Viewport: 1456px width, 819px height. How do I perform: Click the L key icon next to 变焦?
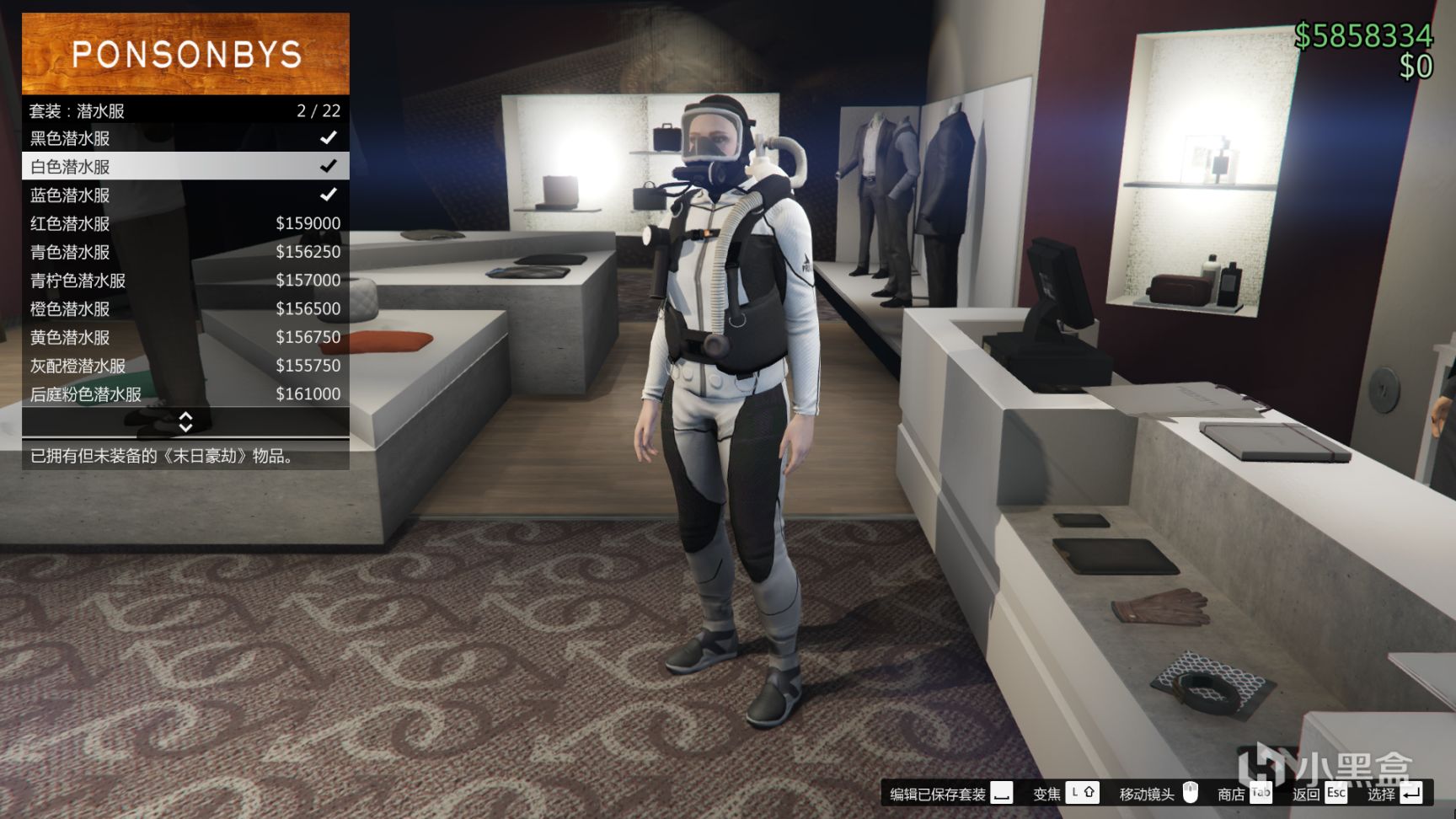click(x=1075, y=793)
